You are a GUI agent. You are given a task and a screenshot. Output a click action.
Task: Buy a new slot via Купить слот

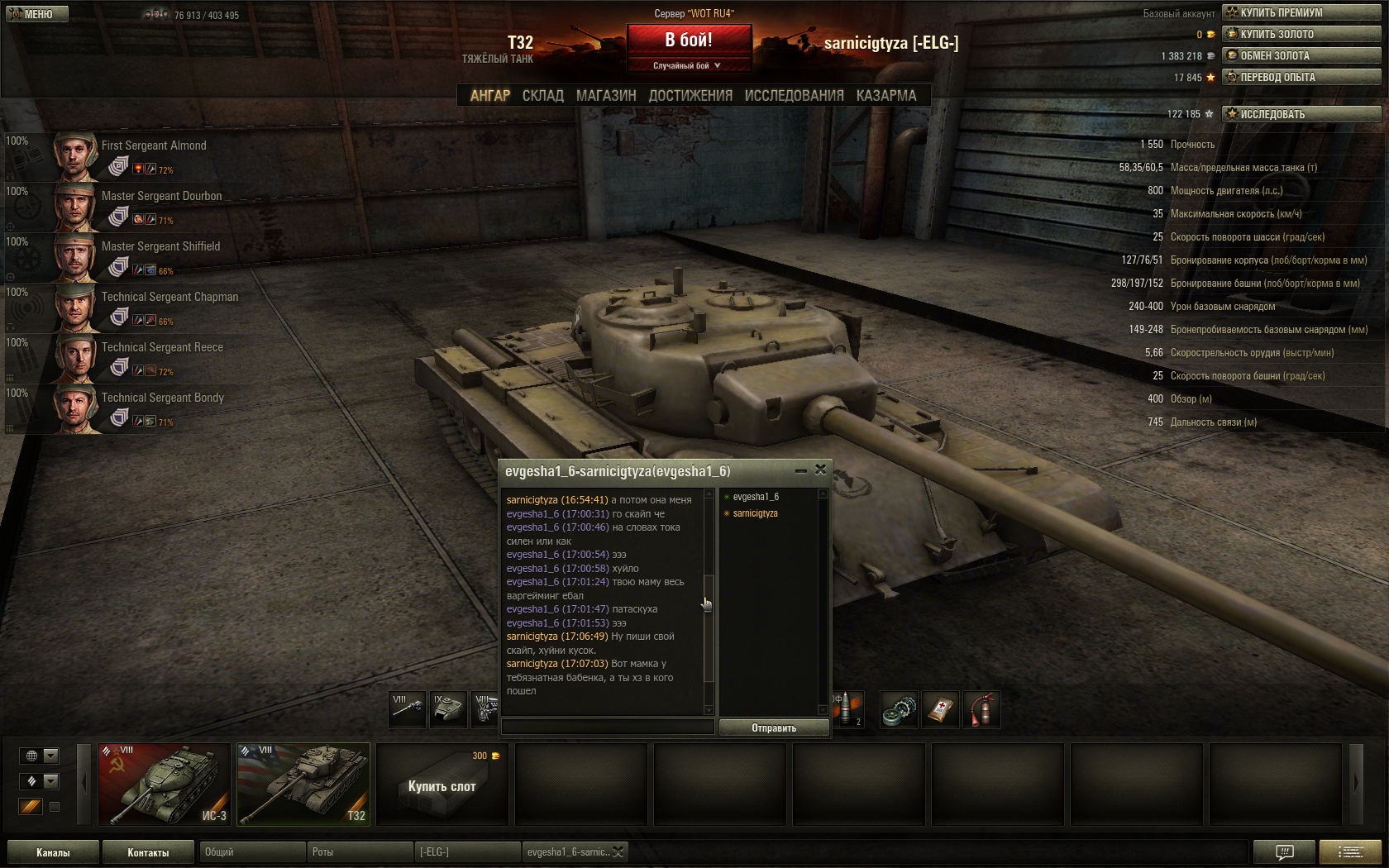[442, 785]
